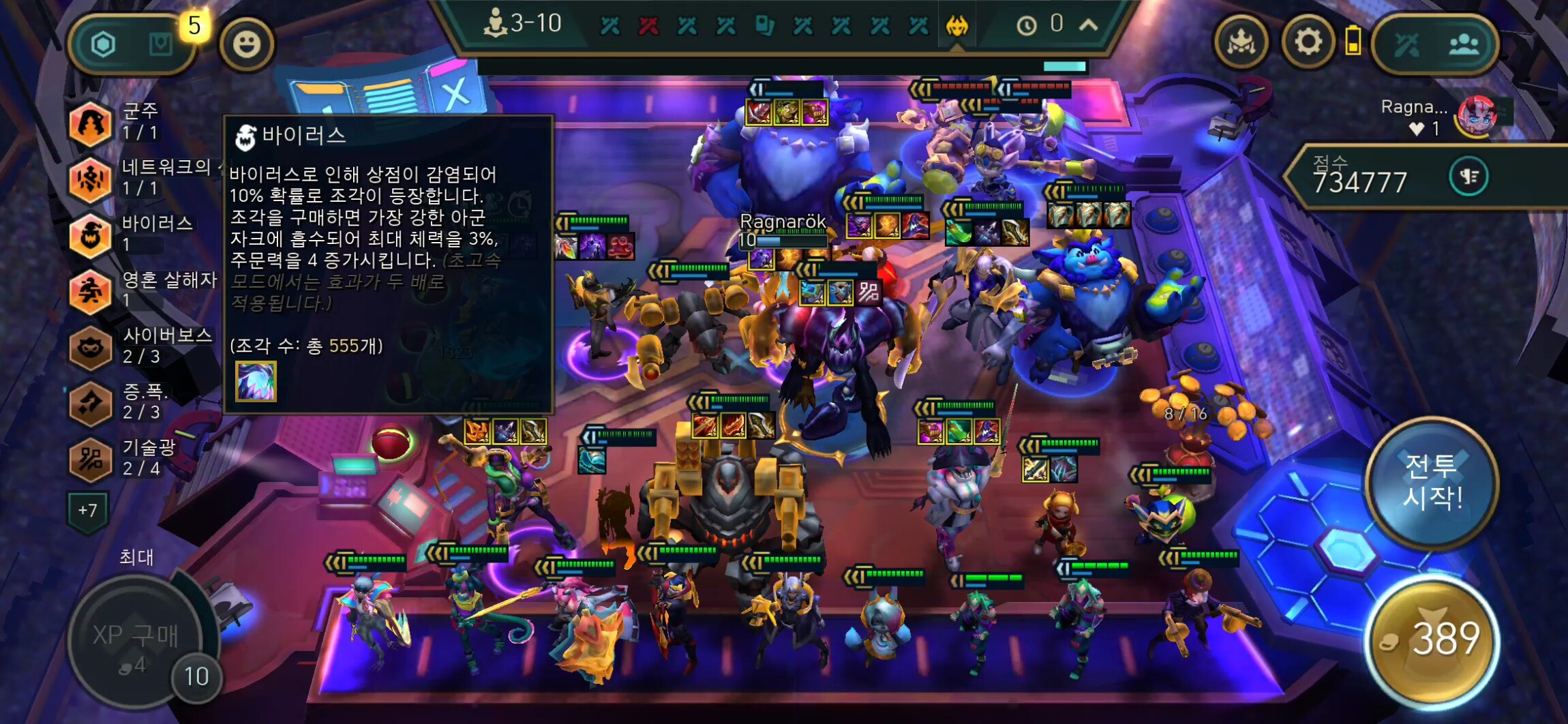Select the 기술광 trait icon
Screen dimensions: 1568x724
(91, 459)
